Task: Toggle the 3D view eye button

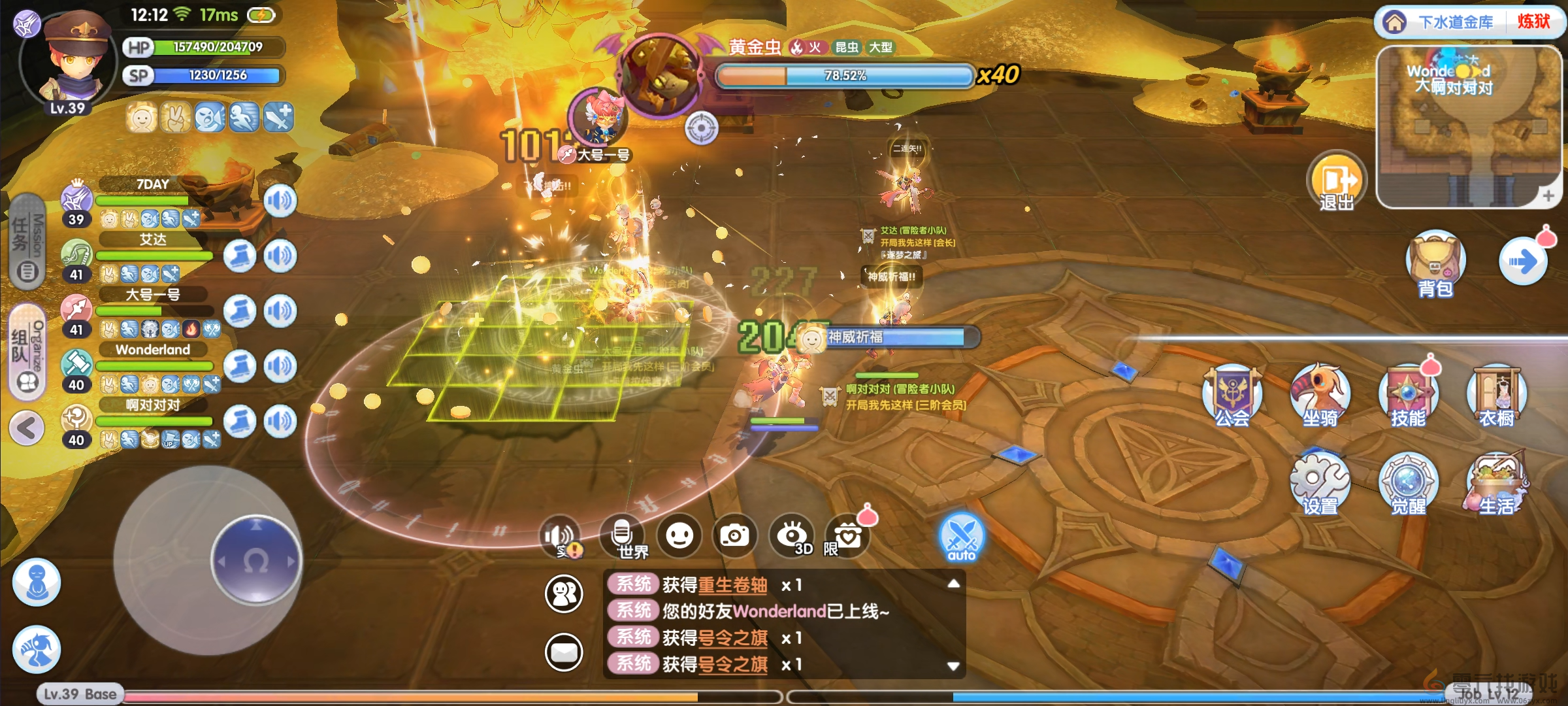Action: [792, 536]
